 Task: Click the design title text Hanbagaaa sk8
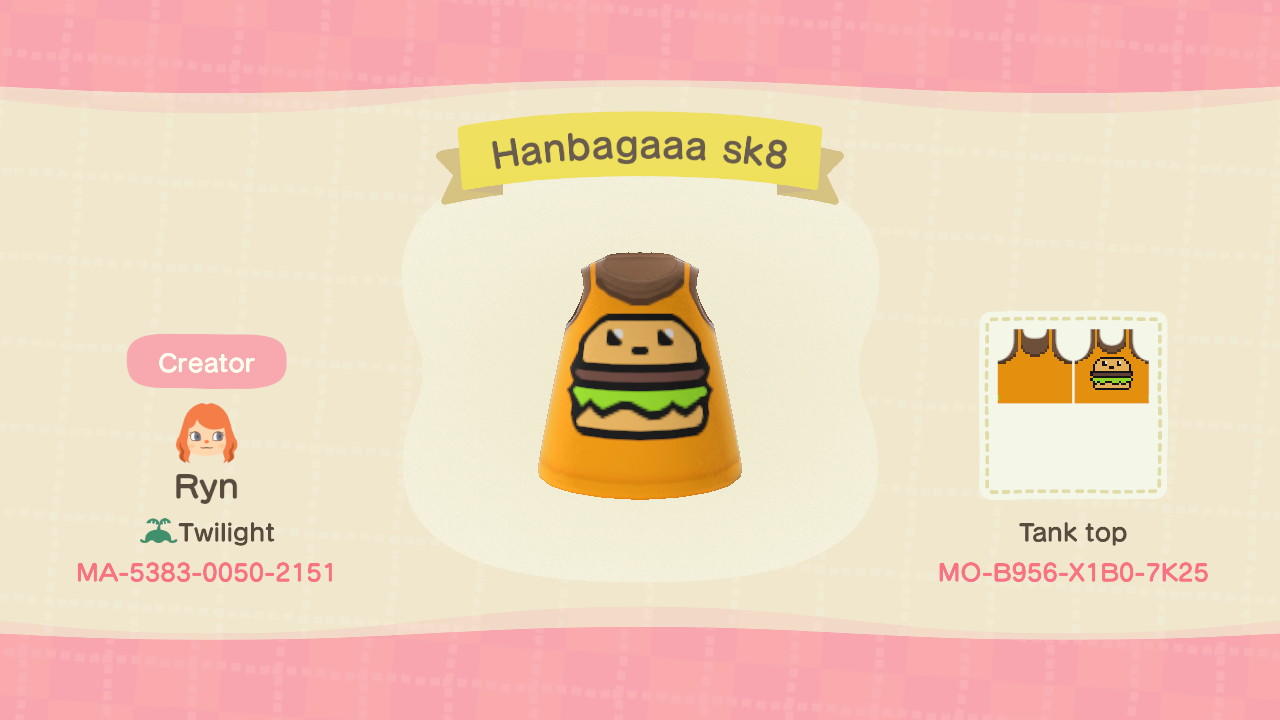(x=640, y=150)
